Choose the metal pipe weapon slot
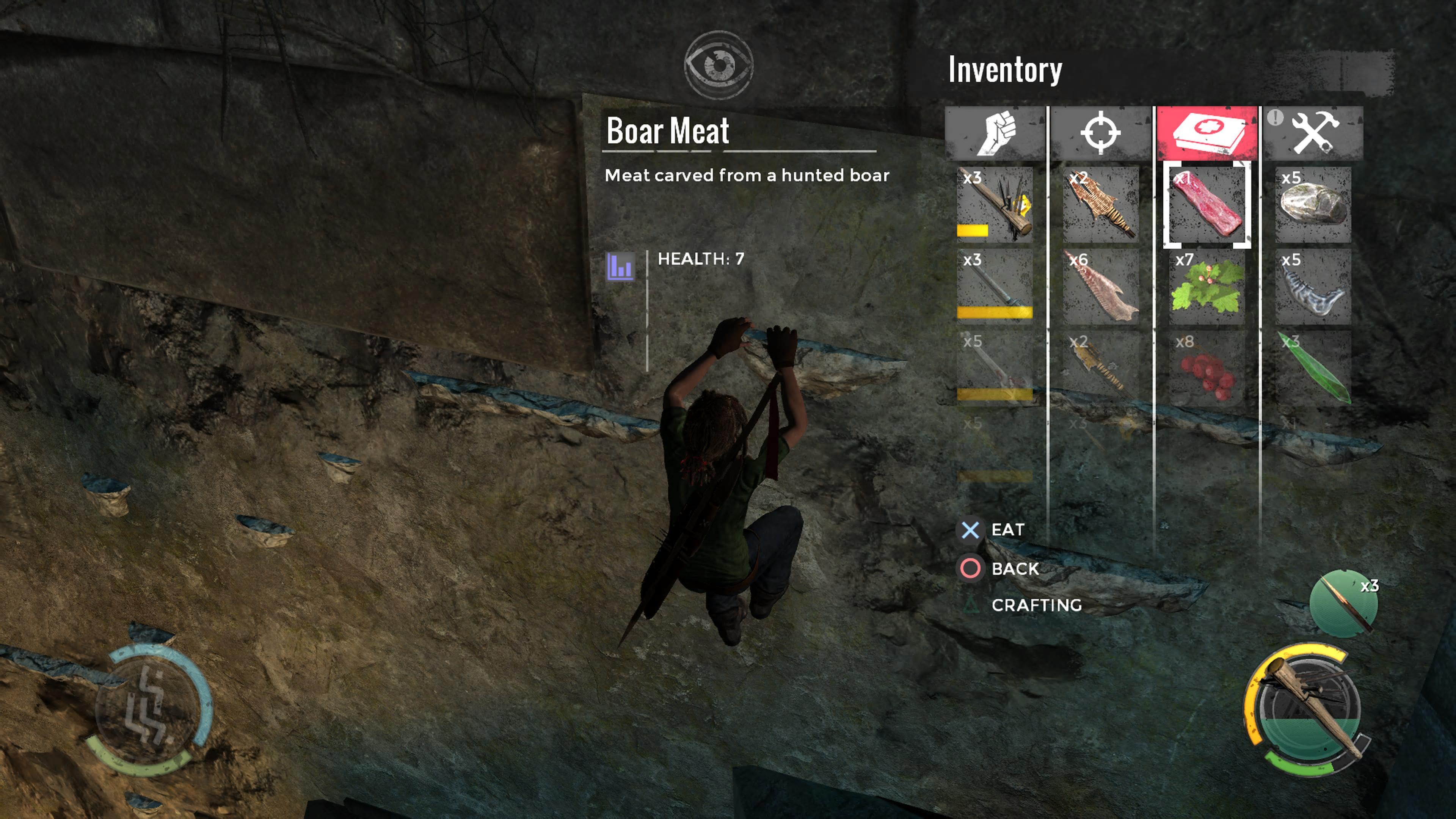 point(995,286)
